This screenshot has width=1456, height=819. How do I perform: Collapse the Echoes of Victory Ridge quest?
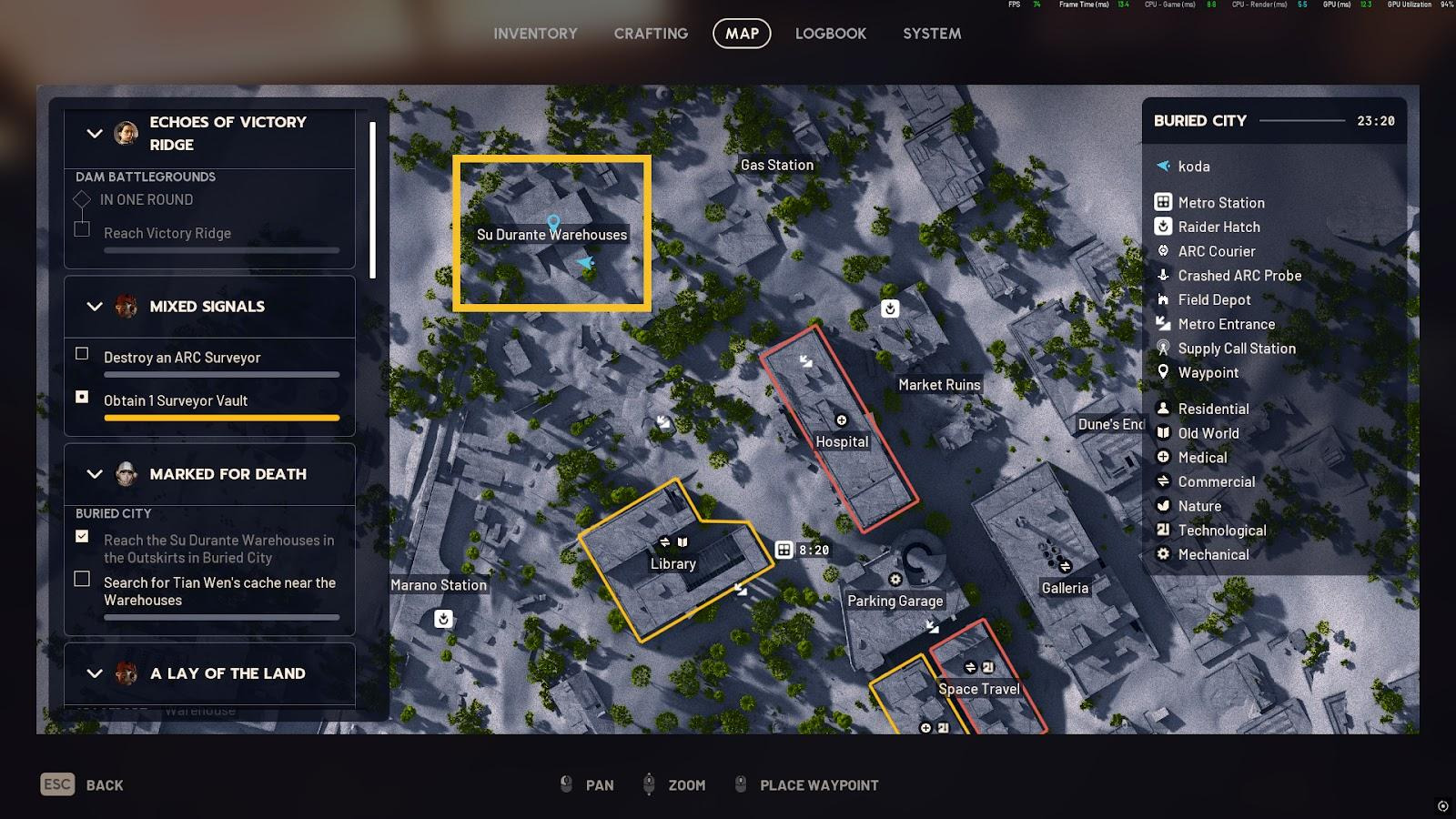point(95,133)
